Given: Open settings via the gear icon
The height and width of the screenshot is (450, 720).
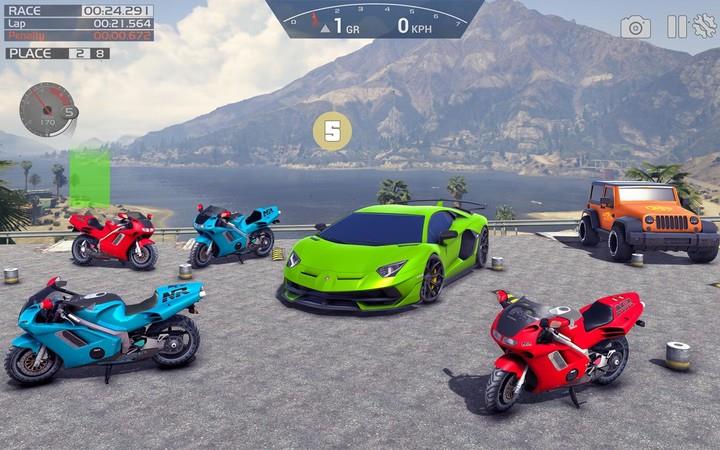Looking at the screenshot, I should [704, 27].
